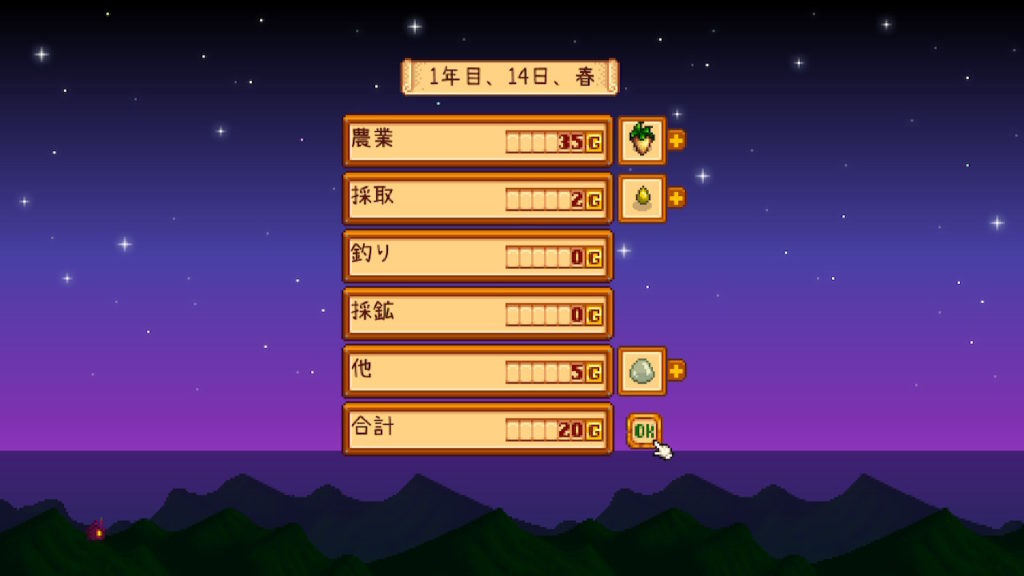Viewport: 1024px width, 576px height.
Task: Expand the 他 shipped items list
Action: pos(677,371)
